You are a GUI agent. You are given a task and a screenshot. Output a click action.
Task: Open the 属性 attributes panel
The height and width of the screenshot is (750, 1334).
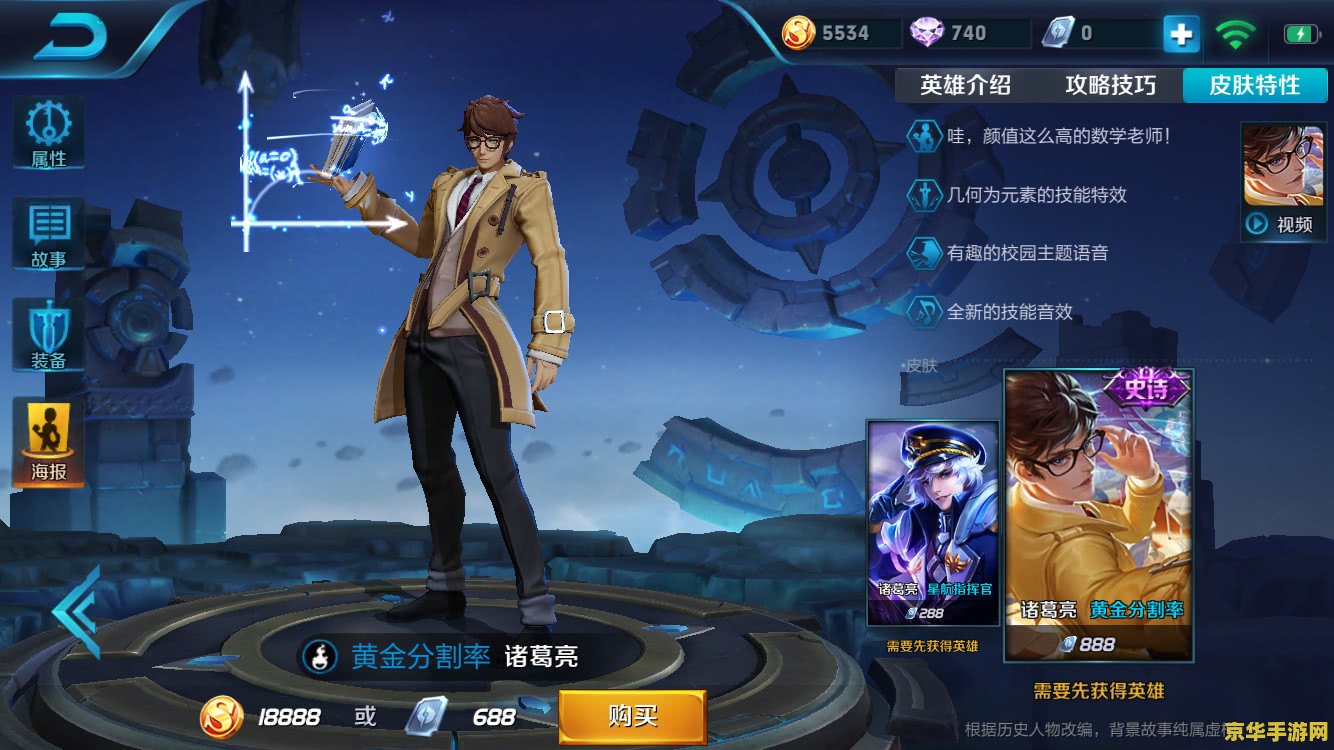[x=48, y=132]
